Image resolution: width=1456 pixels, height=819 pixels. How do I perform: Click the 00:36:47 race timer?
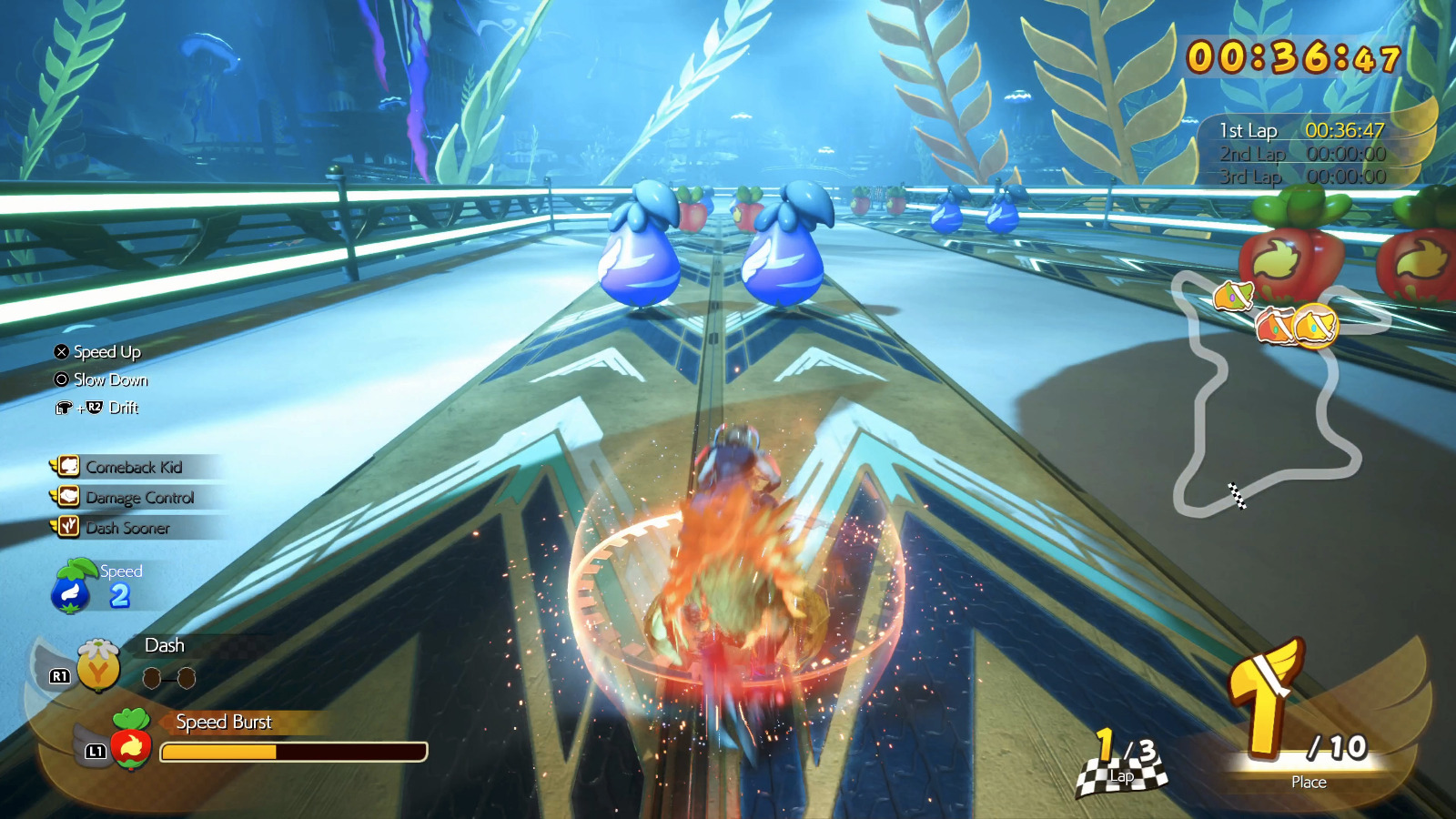(x=1292, y=56)
